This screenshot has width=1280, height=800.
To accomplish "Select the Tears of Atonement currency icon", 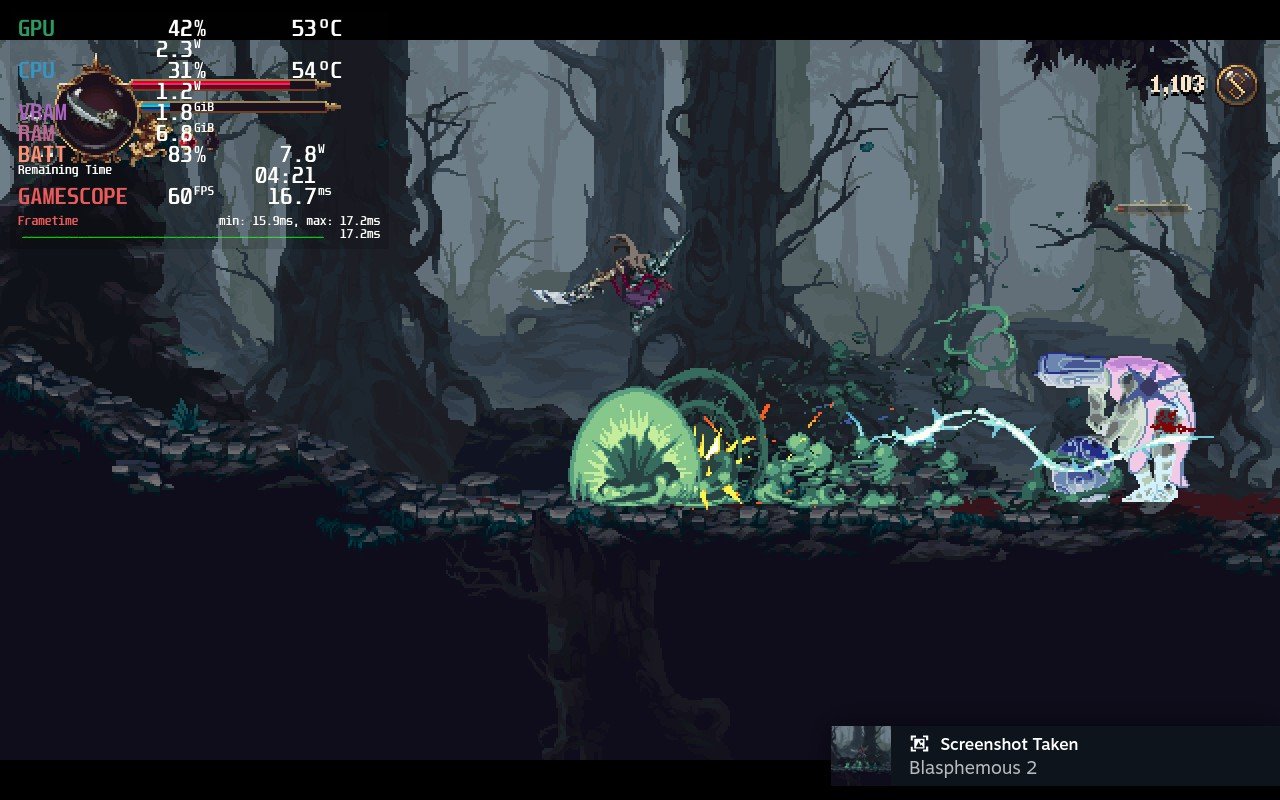I will point(1236,85).
